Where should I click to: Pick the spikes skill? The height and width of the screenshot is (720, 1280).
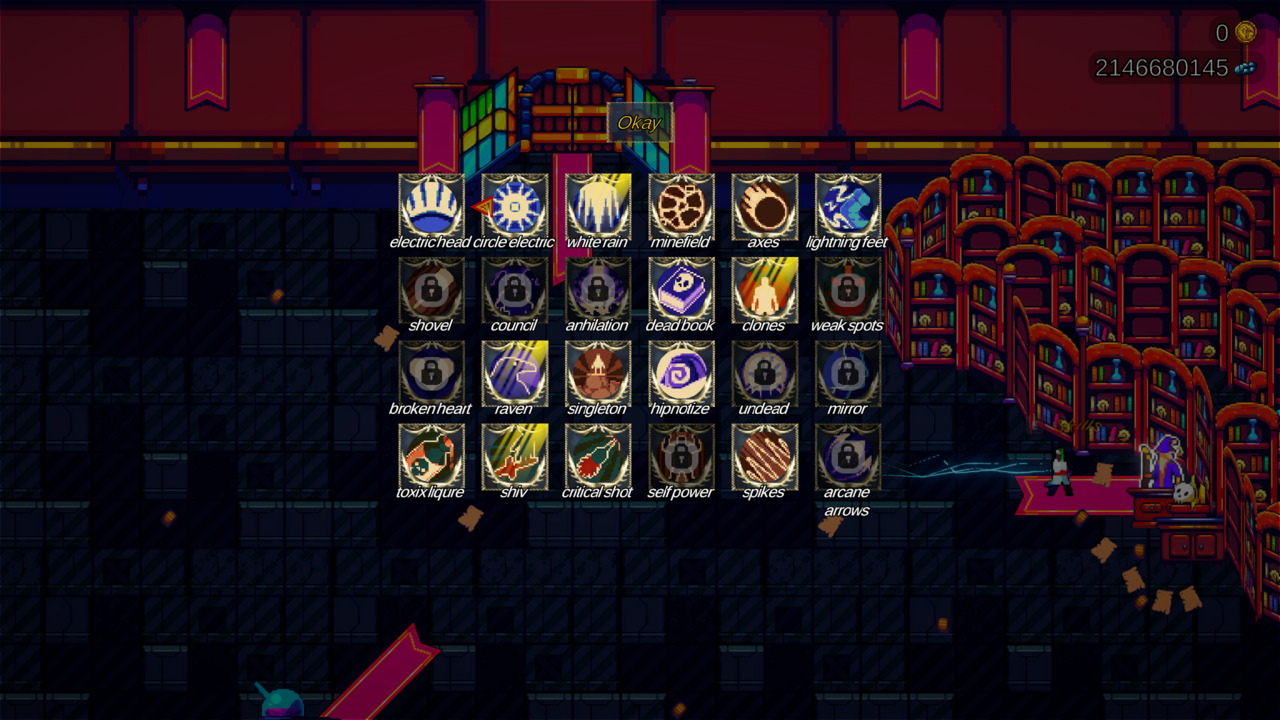pos(765,457)
